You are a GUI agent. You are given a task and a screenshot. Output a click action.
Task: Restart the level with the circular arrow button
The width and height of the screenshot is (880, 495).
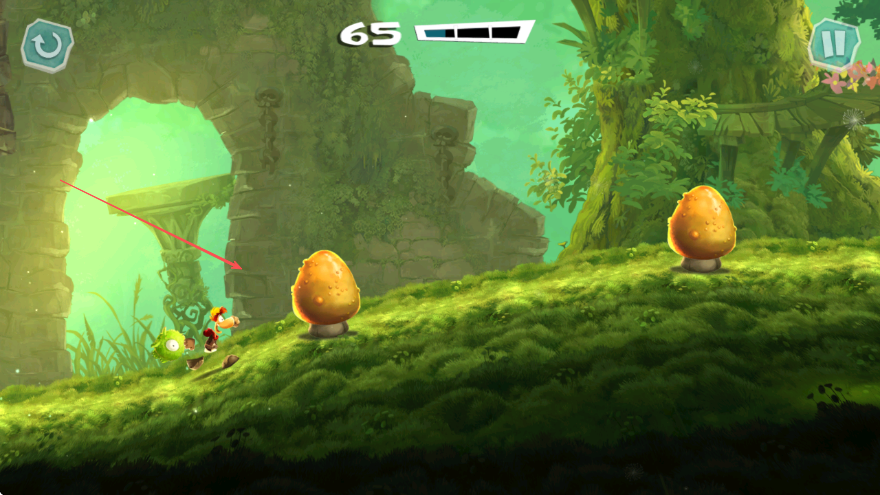[x=47, y=45]
